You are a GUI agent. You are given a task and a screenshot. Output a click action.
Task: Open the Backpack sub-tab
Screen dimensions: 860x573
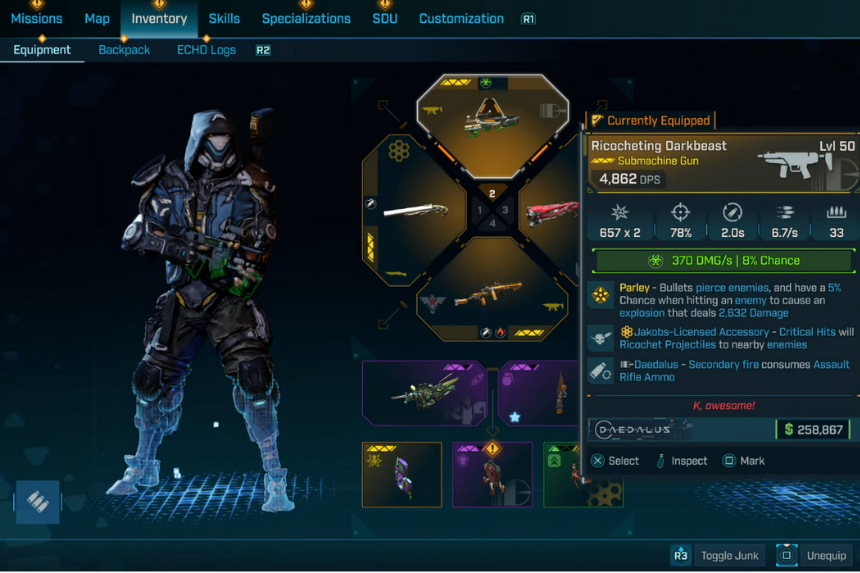124,50
